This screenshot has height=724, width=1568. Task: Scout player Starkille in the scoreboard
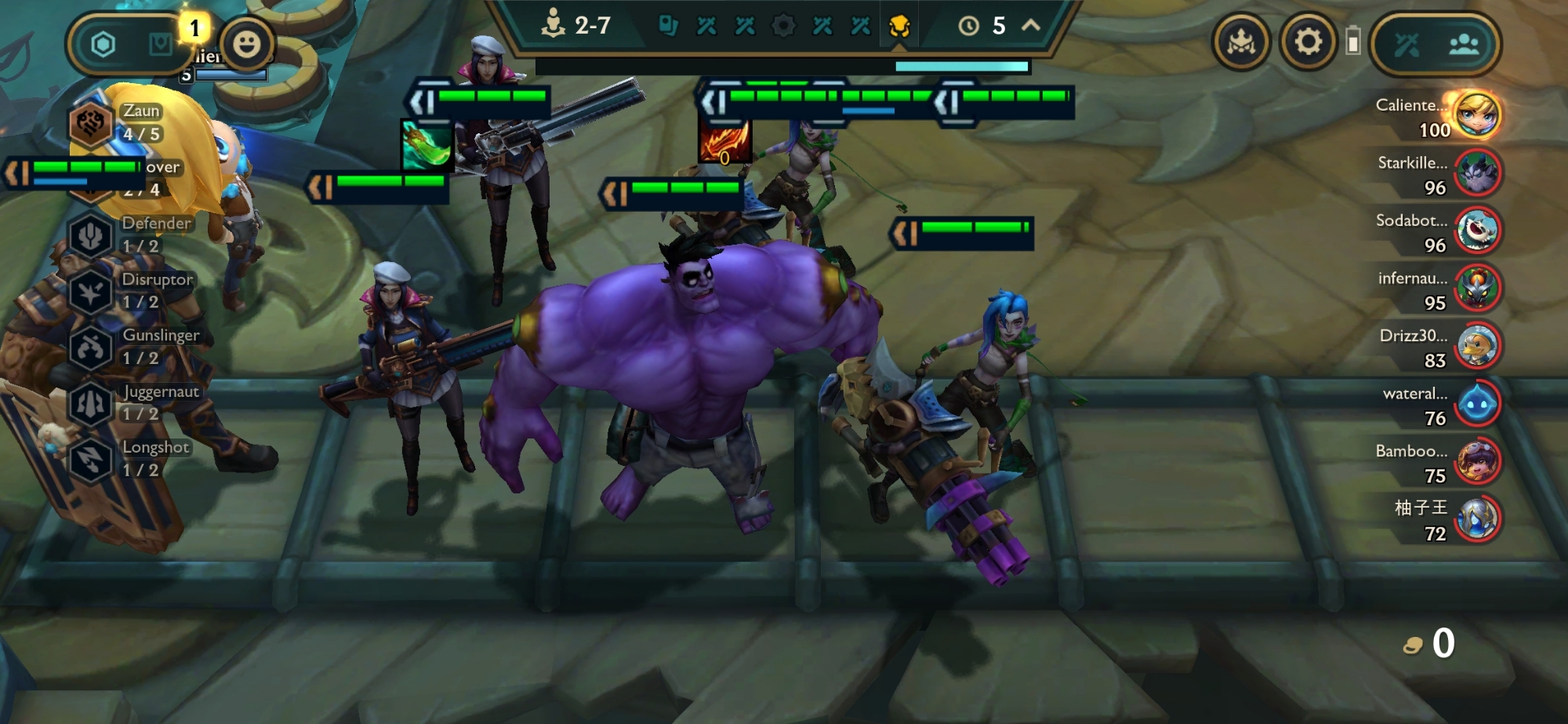(1477, 173)
